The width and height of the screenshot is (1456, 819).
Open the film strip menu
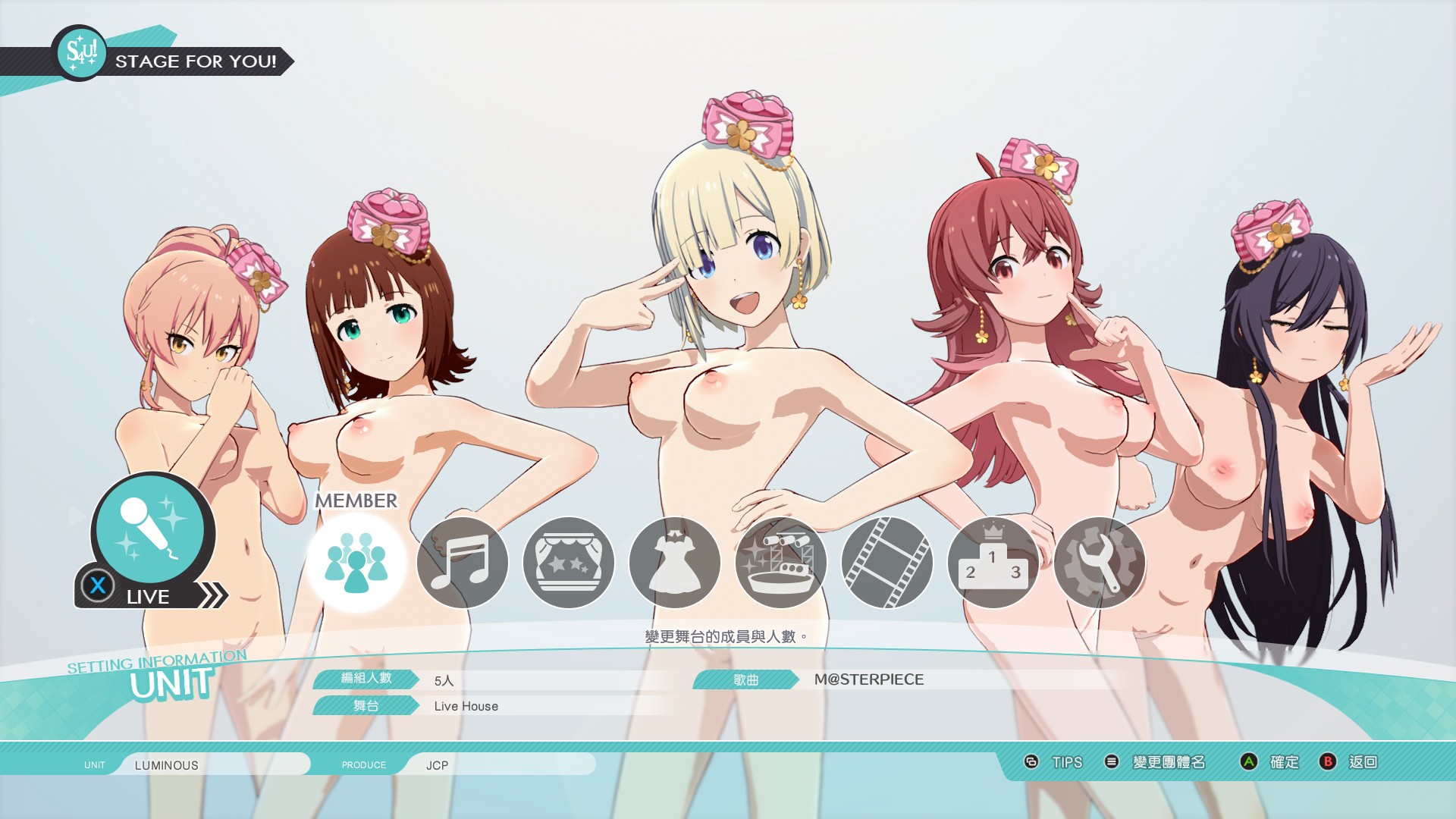(x=886, y=563)
